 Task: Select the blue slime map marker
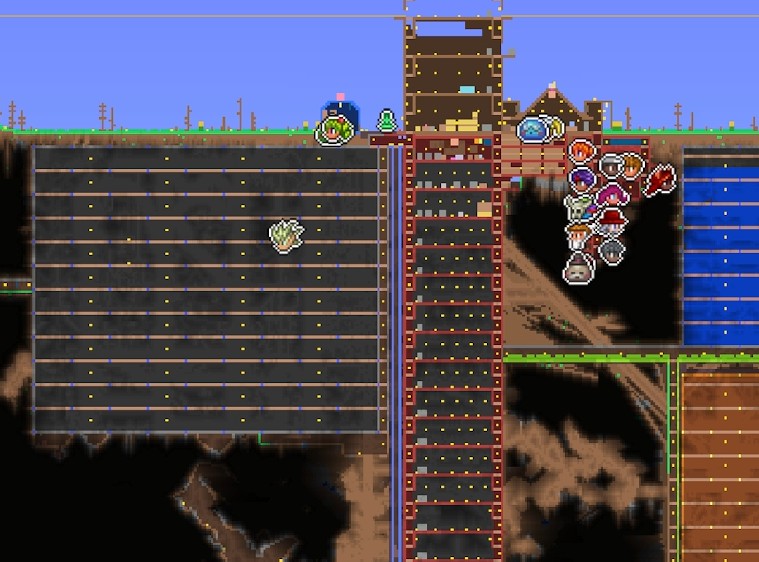point(533,128)
